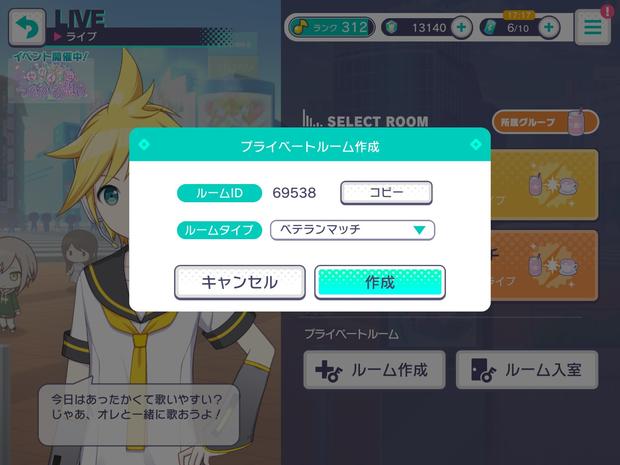620x465 pixels.
Task: Open the ベテランマッチ room type dropdown
Action: [352, 230]
